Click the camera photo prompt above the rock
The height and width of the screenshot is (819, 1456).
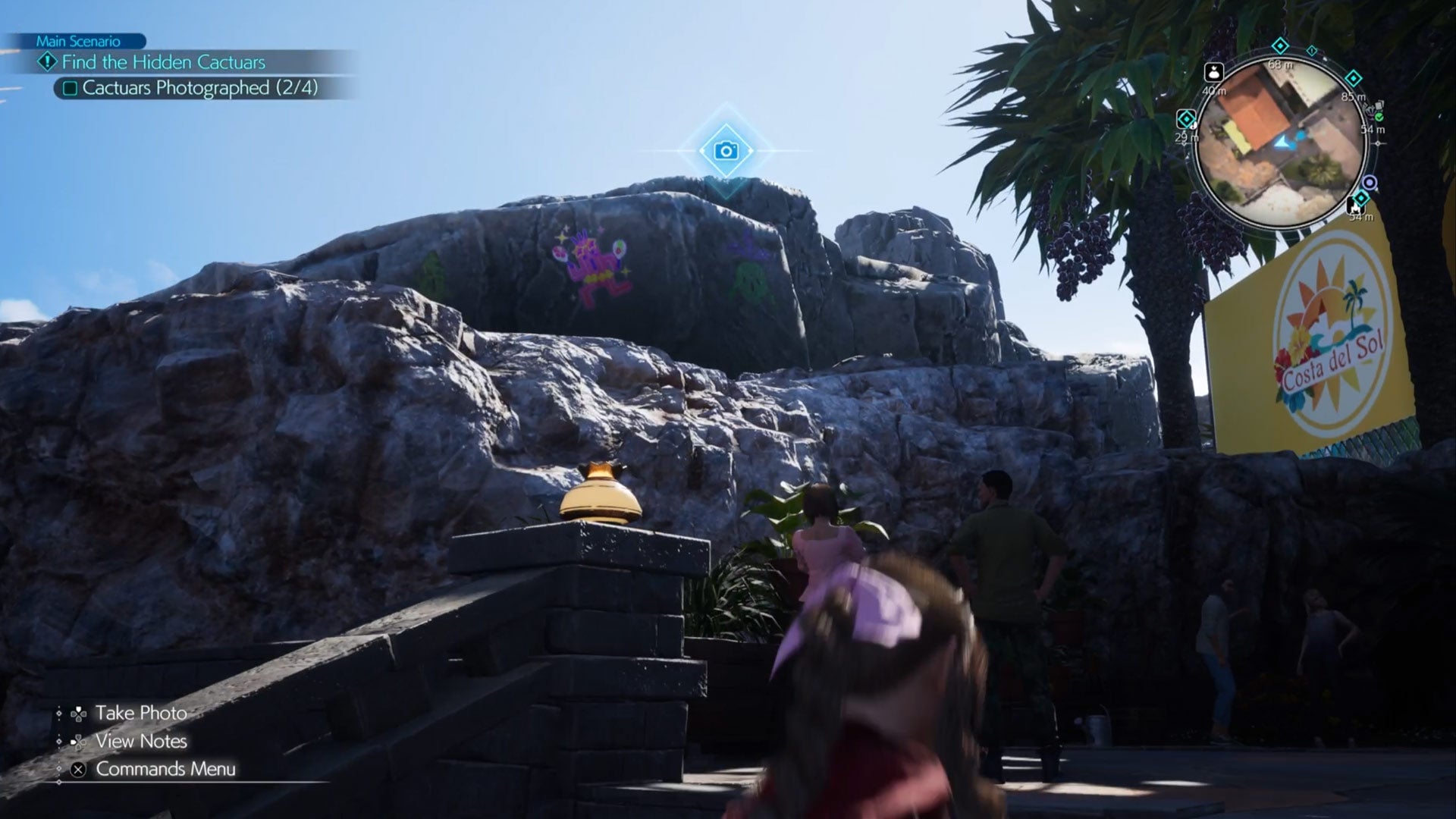point(726,149)
